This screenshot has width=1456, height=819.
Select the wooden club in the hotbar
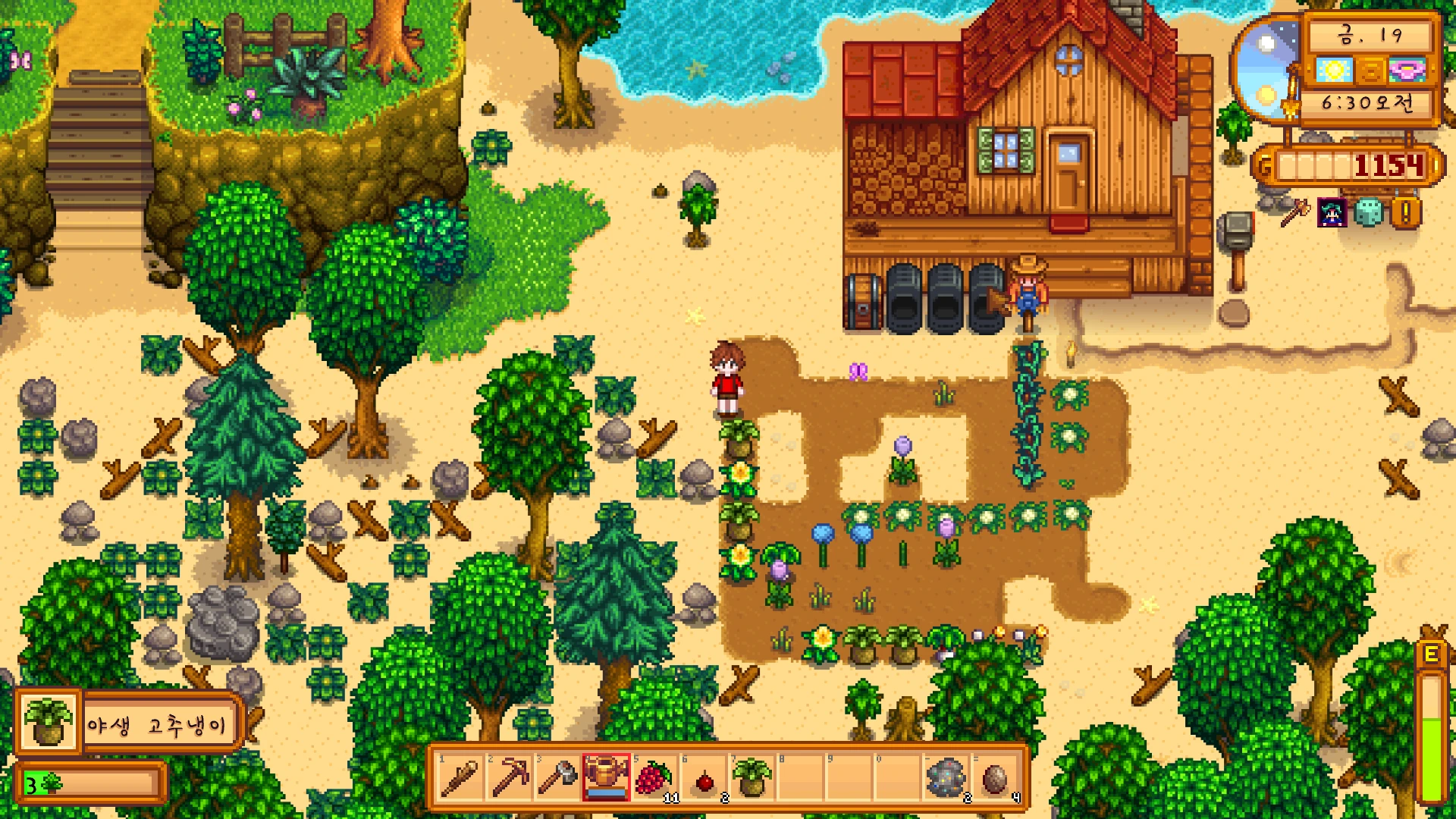tap(460, 778)
